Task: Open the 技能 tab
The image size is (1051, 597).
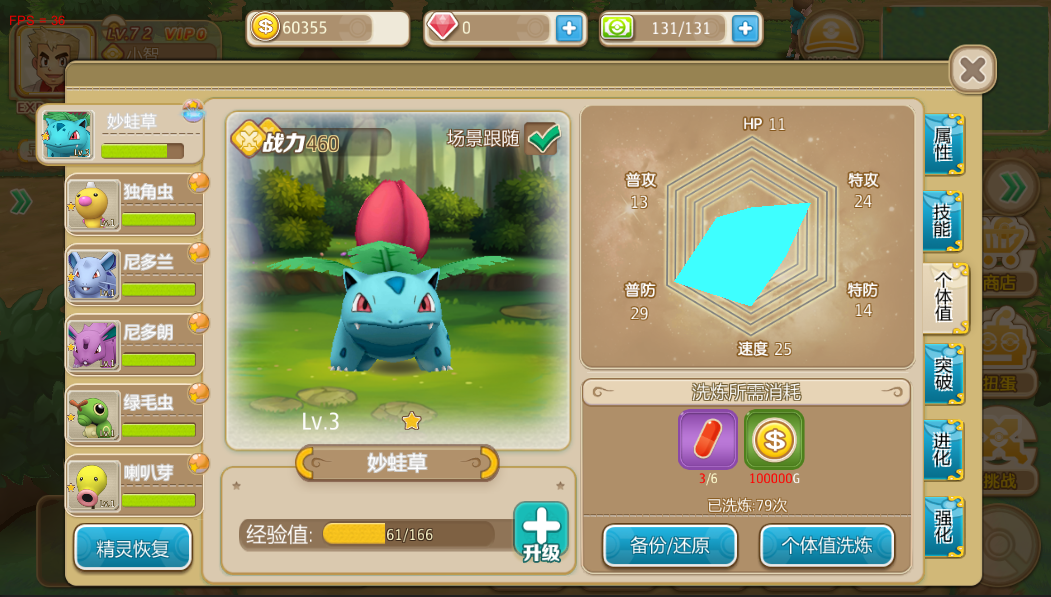Action: click(x=943, y=221)
